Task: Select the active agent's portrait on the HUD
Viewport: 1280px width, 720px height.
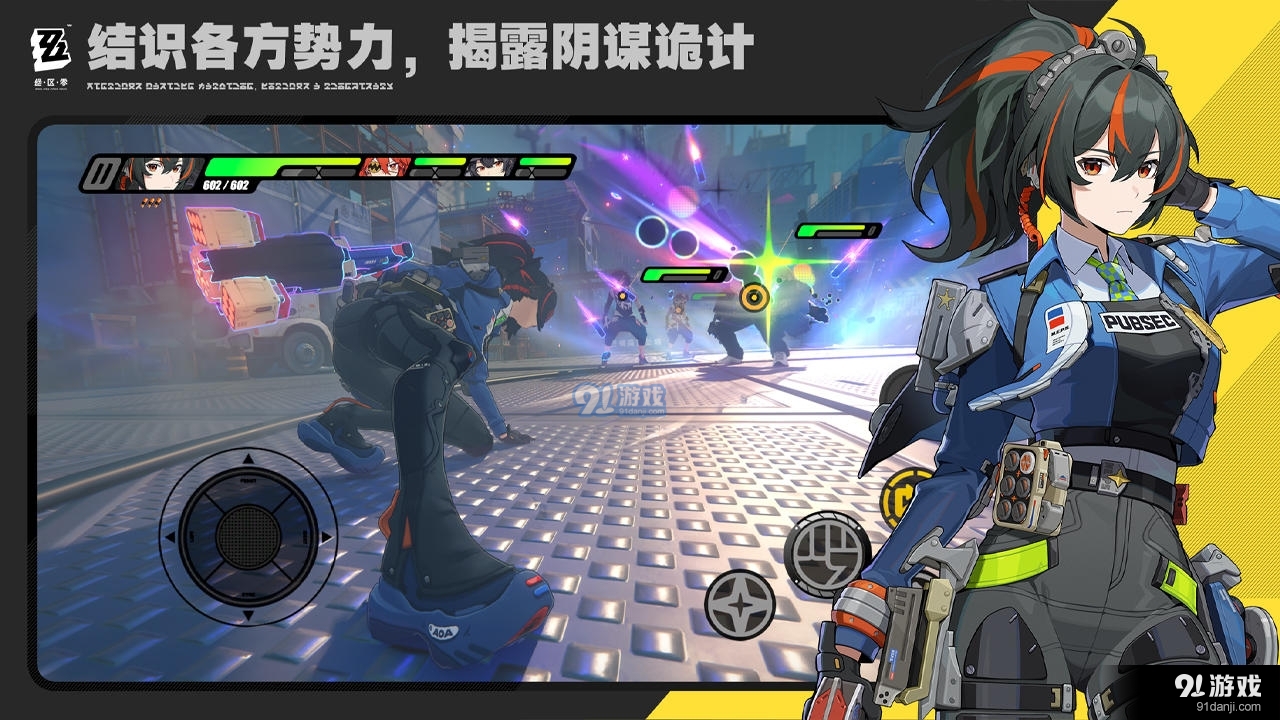Action: 155,170
